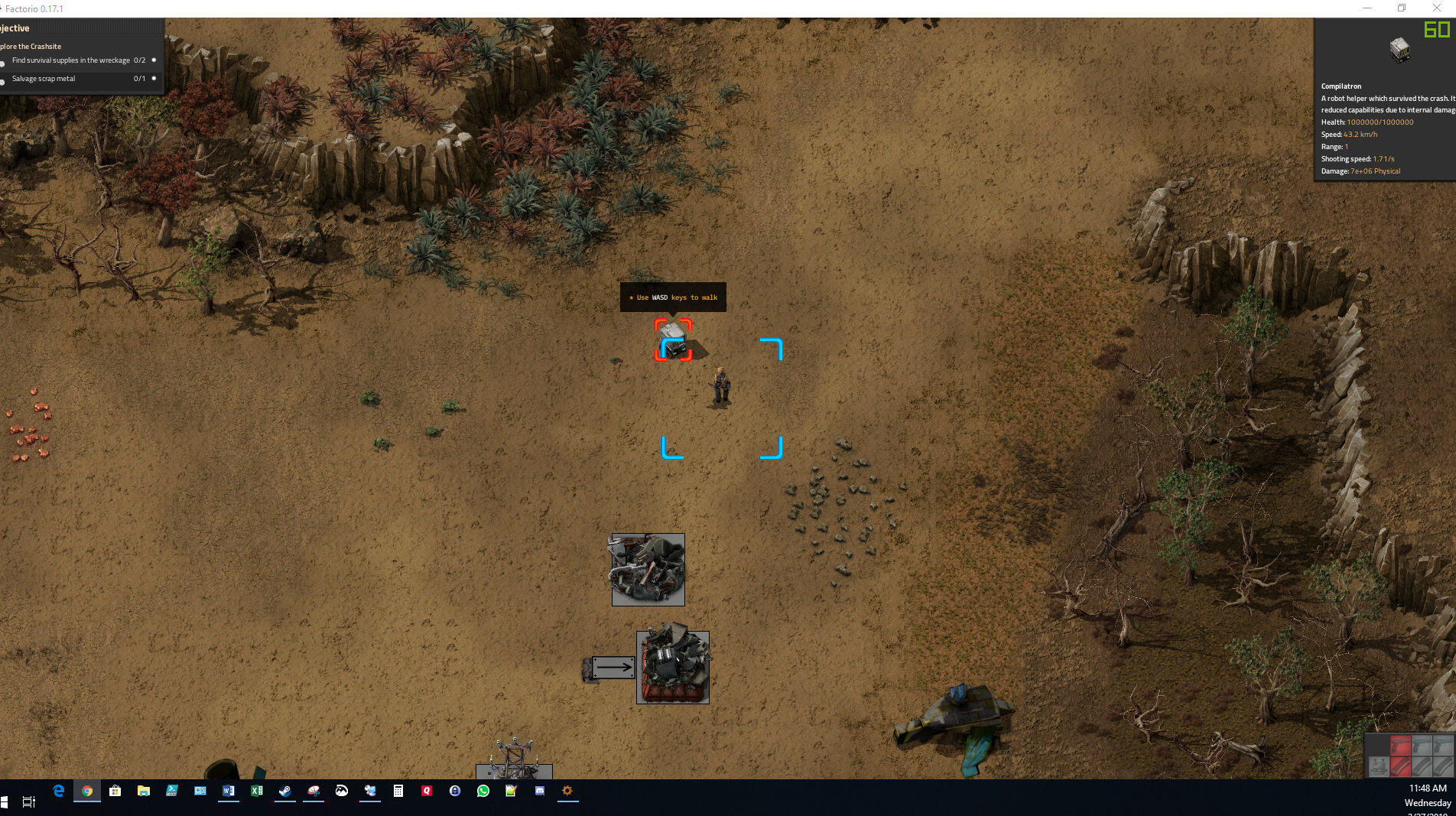The height and width of the screenshot is (816, 1456).
Task: Launch Microsoft Word from the taskbar
Action: point(229,792)
